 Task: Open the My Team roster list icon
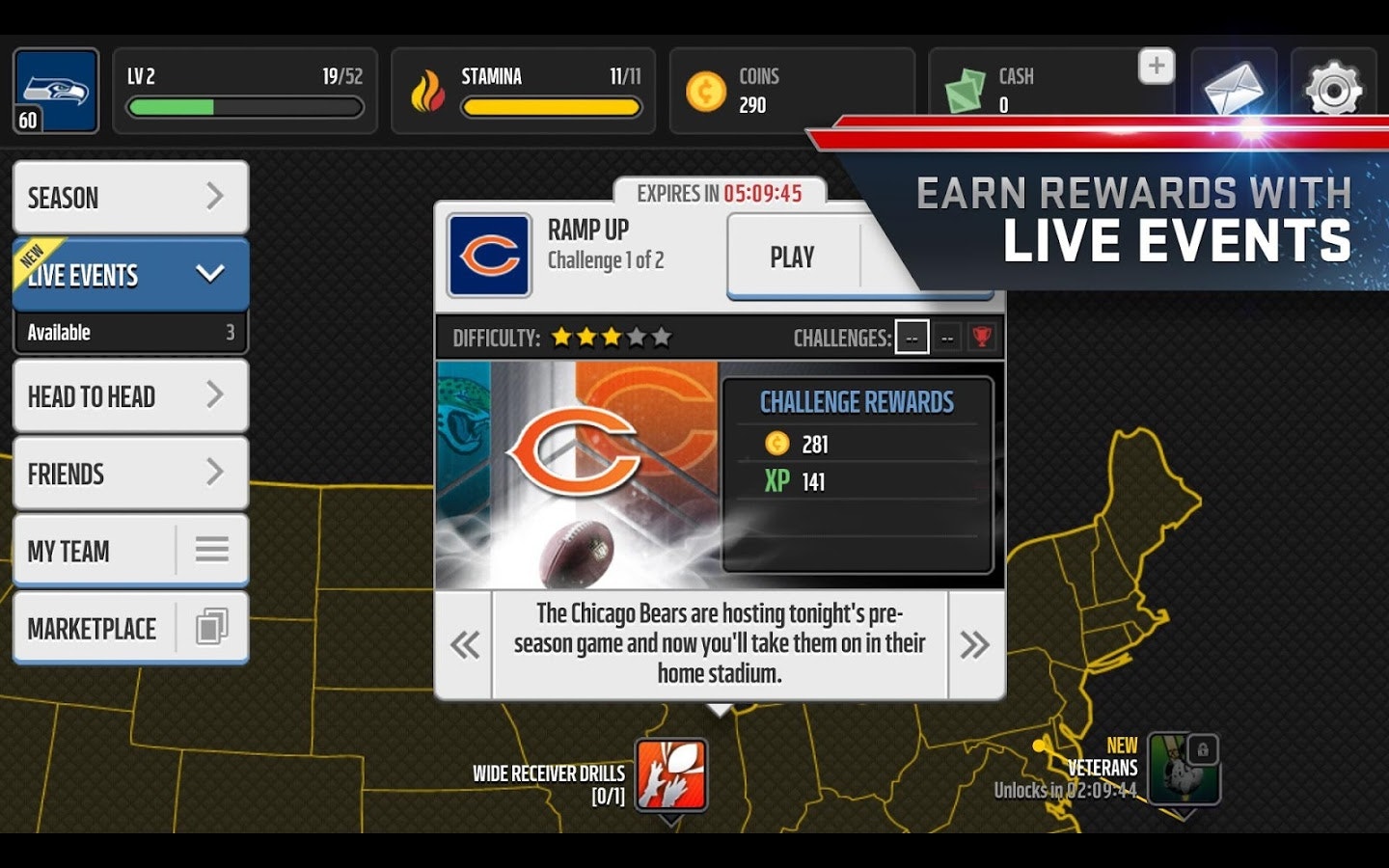click(x=210, y=550)
